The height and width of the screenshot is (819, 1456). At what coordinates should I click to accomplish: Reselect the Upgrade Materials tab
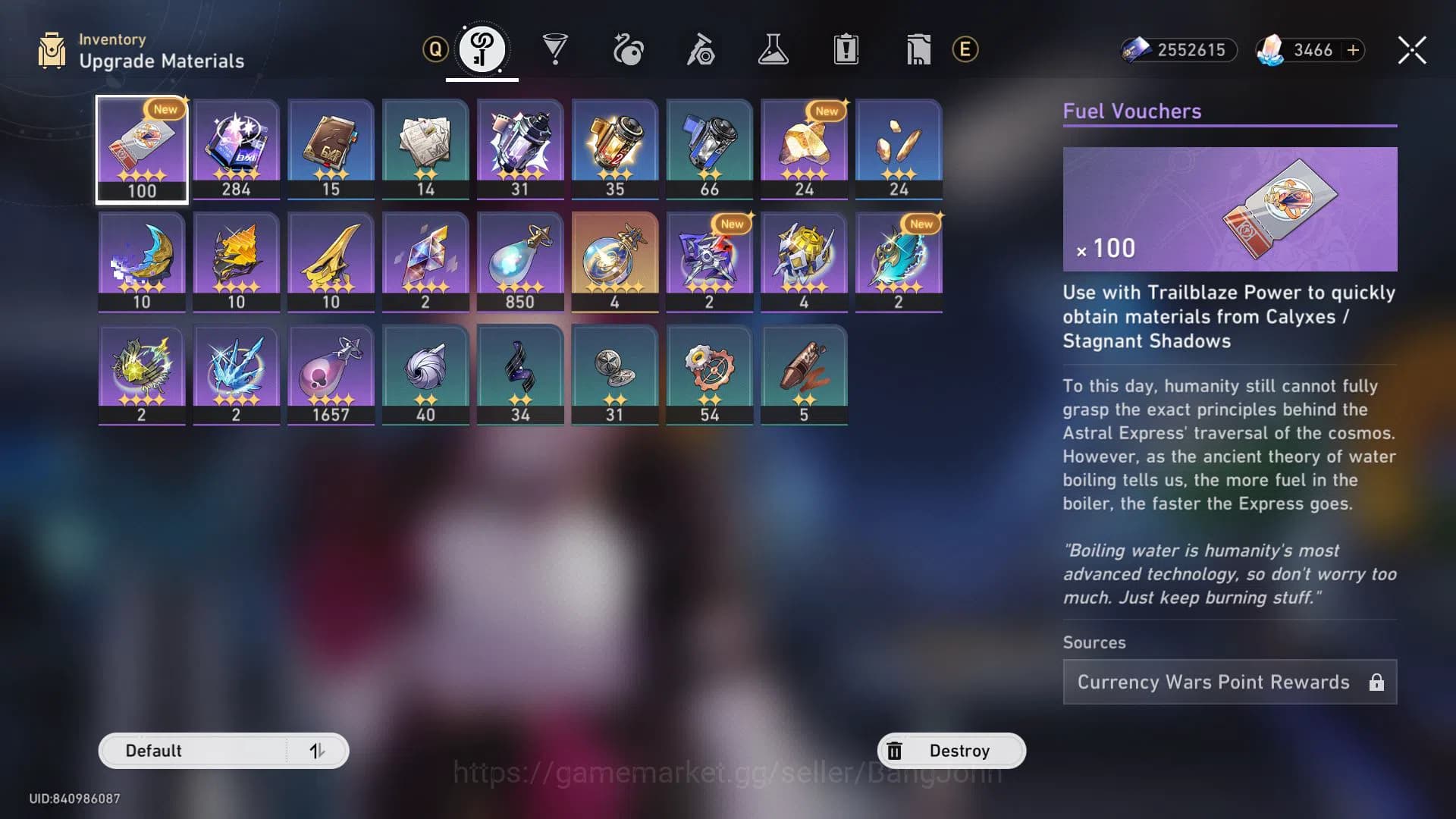482,49
